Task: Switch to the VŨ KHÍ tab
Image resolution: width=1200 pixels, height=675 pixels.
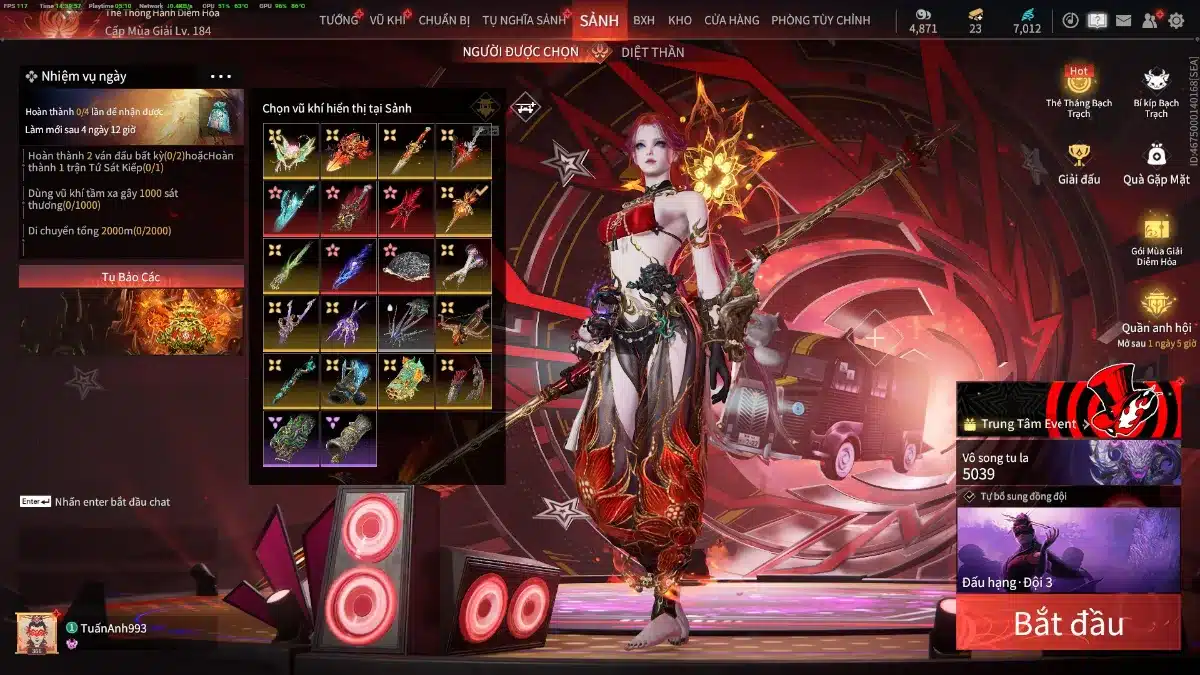Action: (388, 20)
